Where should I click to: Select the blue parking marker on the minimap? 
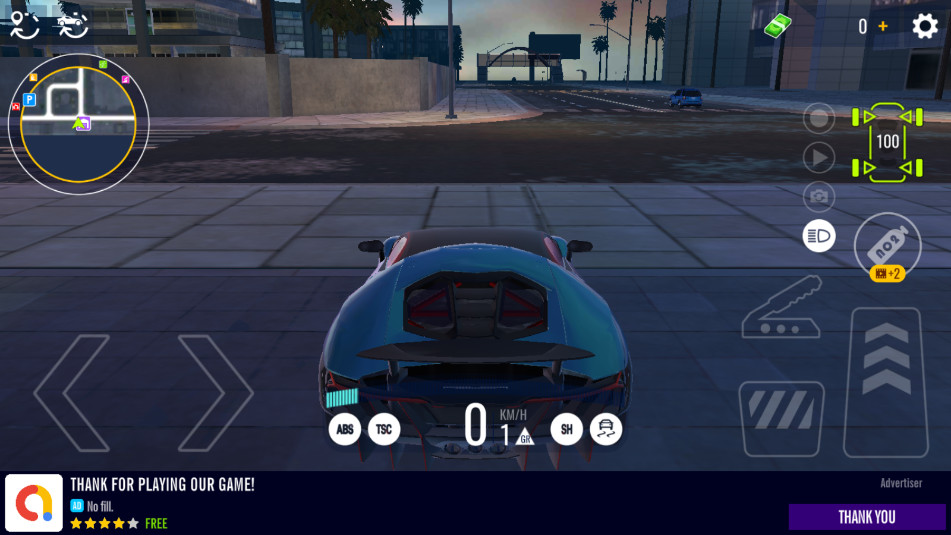[x=29, y=100]
